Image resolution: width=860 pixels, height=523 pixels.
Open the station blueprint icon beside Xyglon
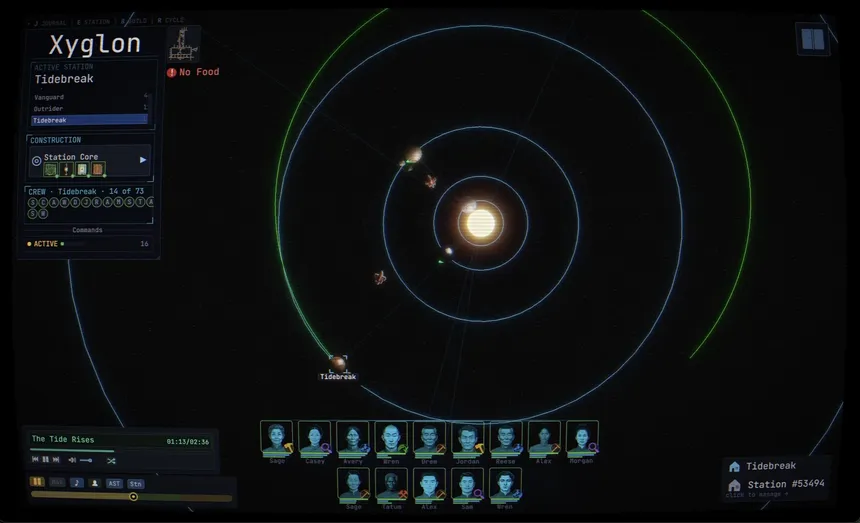click(183, 43)
